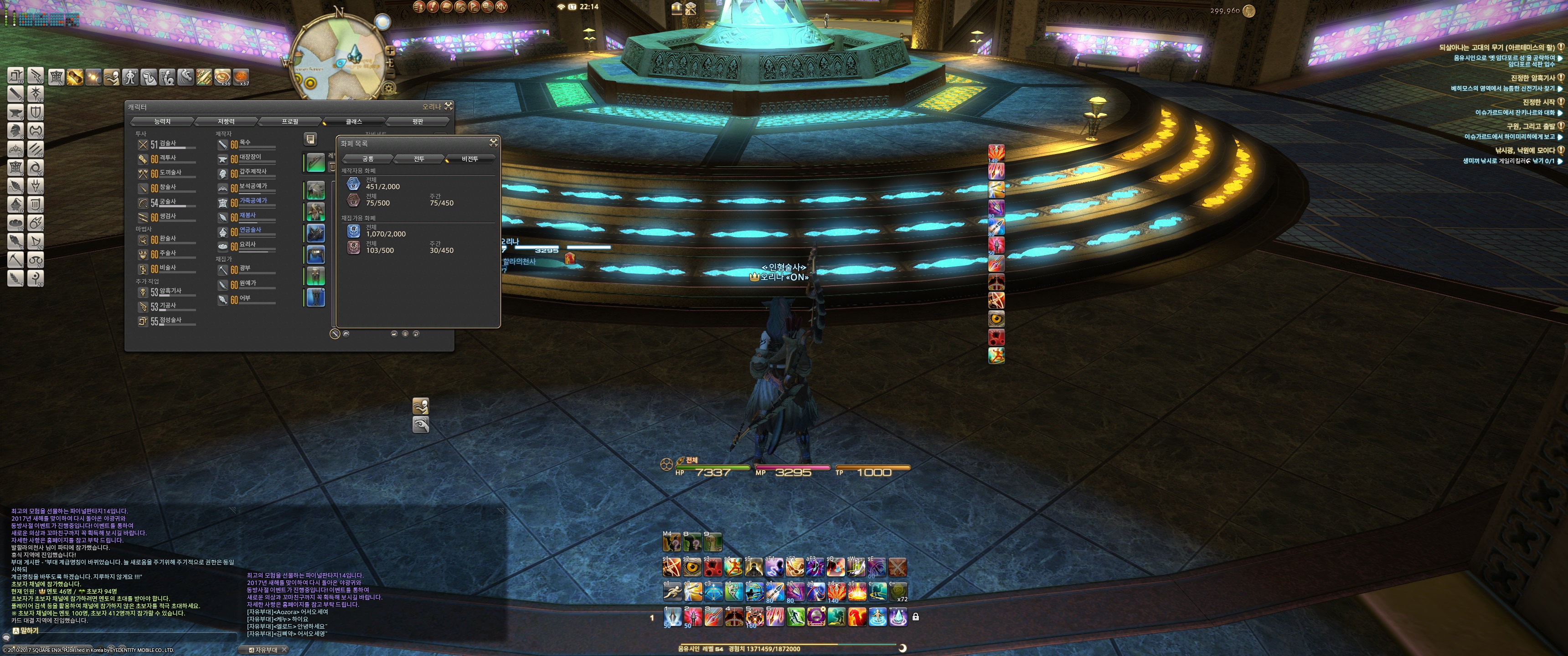Use the sprint running figure action

click(673, 591)
